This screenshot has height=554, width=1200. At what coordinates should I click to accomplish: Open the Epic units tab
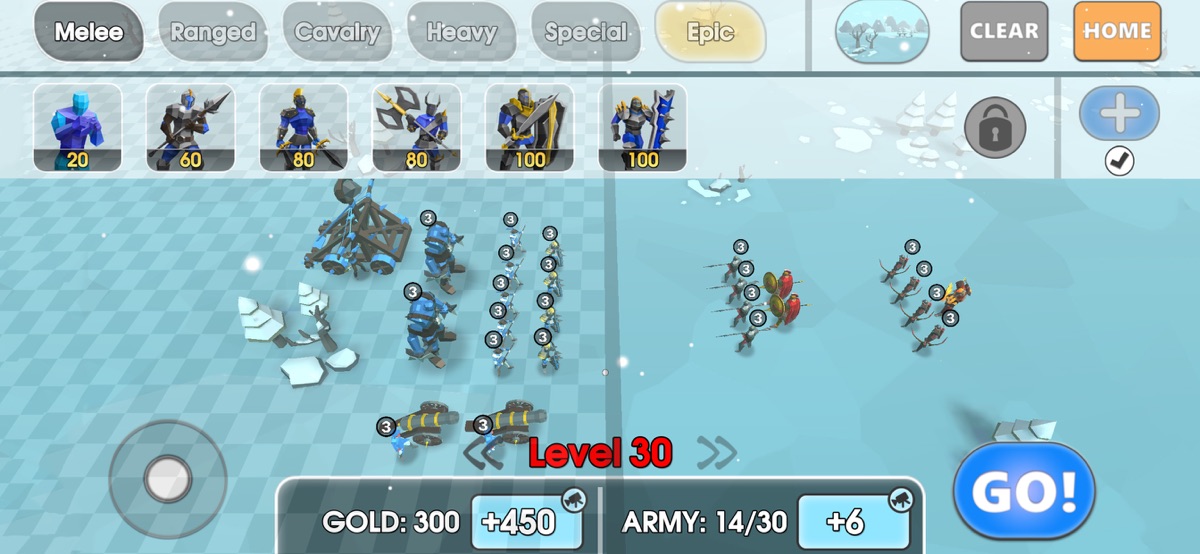(x=710, y=32)
